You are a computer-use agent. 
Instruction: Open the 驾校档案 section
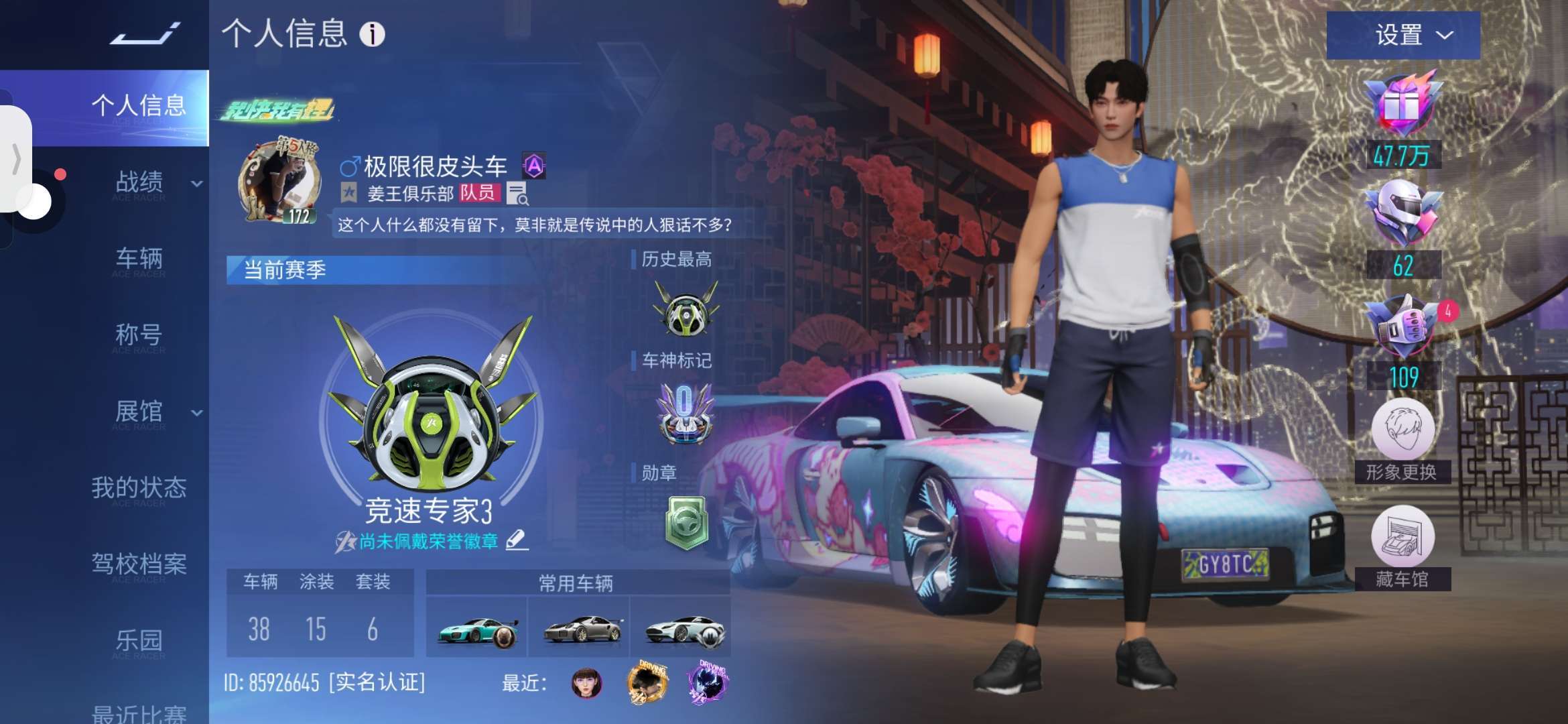tap(139, 564)
